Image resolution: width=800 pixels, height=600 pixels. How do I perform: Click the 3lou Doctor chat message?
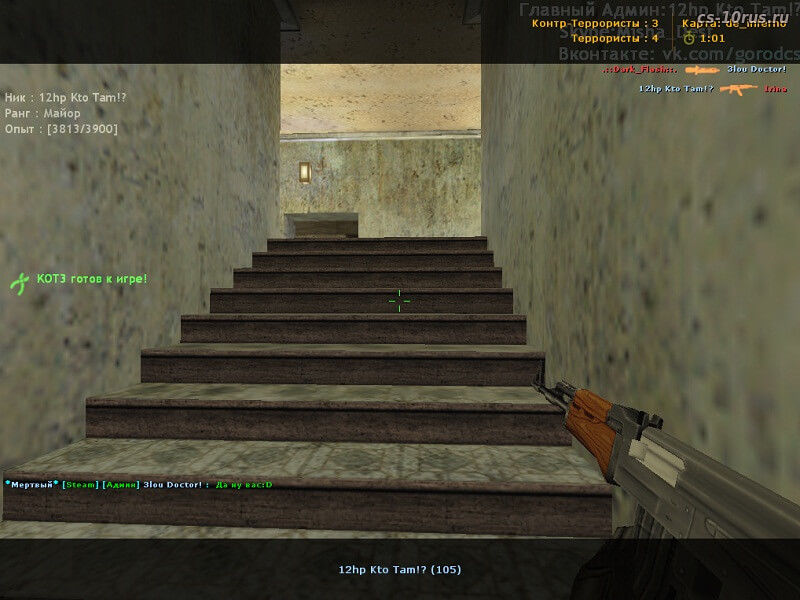(139, 485)
